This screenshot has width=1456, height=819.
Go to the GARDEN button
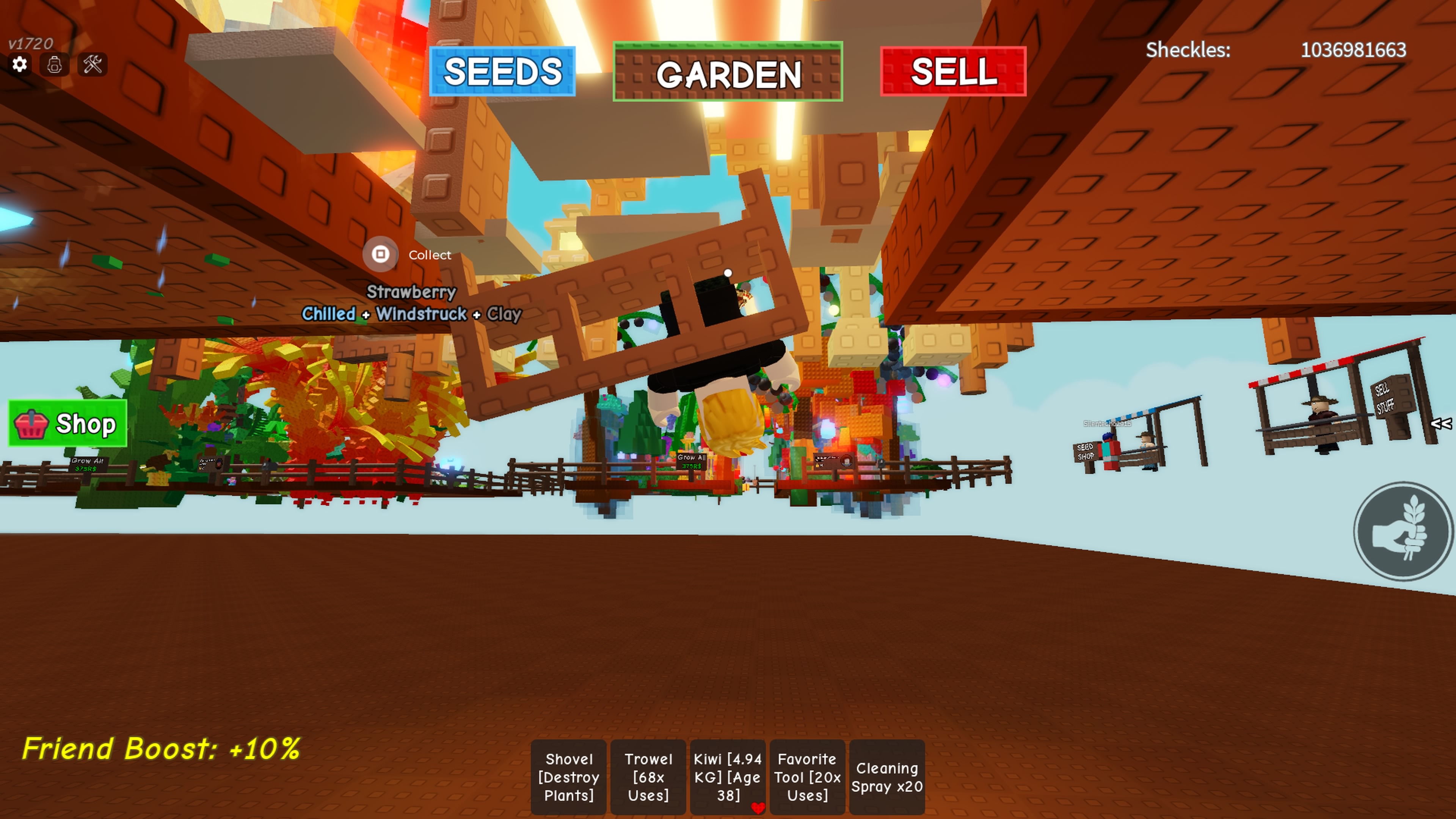tap(728, 72)
